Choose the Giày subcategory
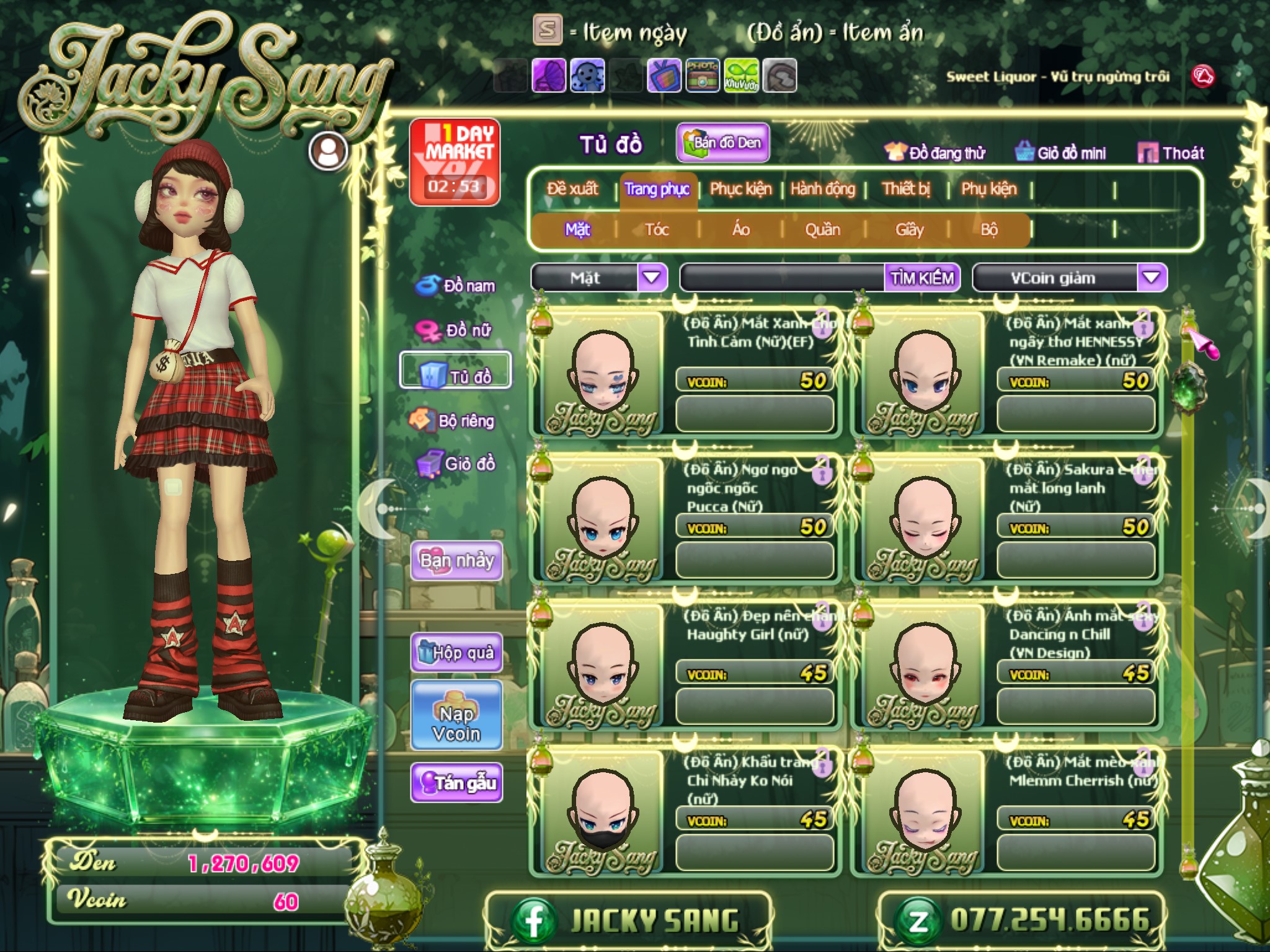This screenshot has height=952, width=1270. pyautogui.click(x=909, y=230)
